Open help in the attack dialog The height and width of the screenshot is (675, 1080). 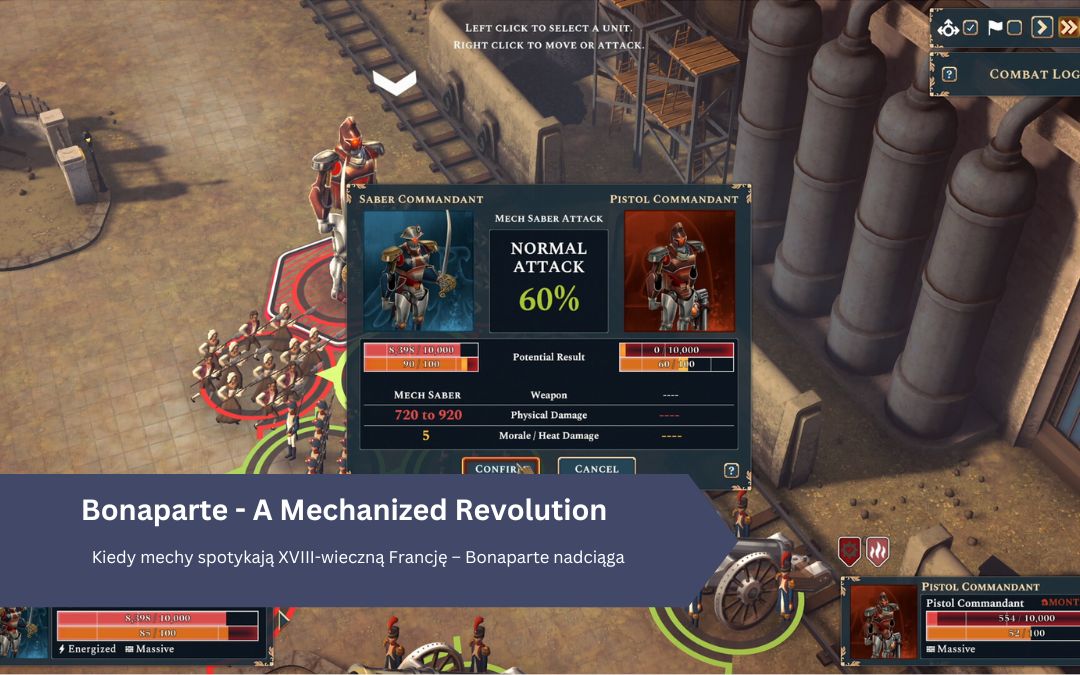731,471
